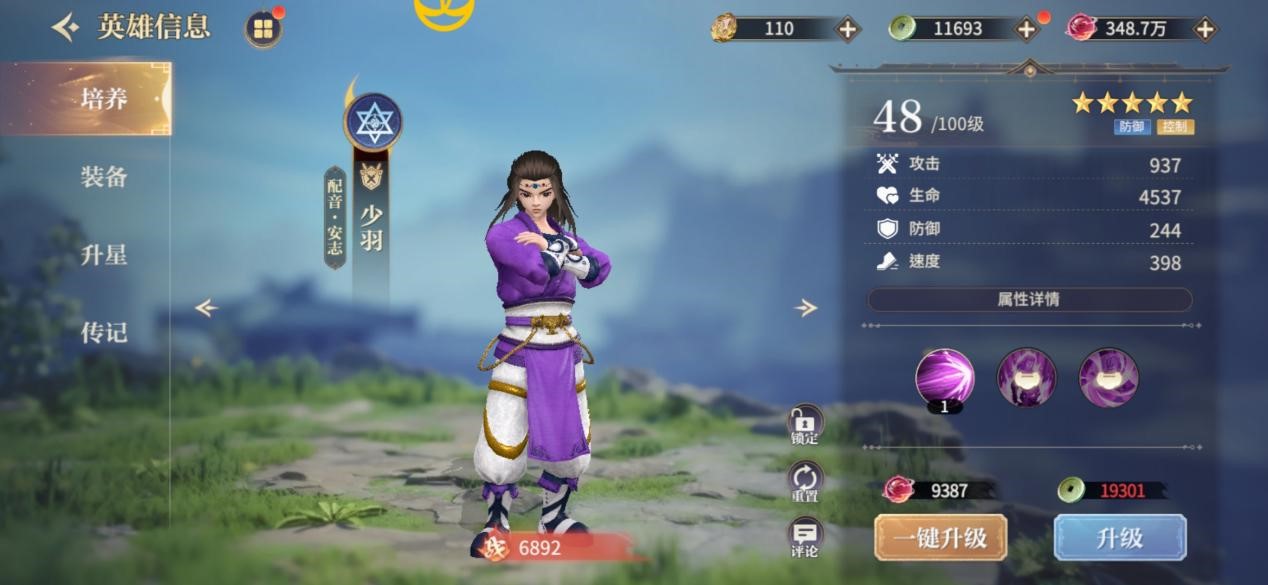
Task: Play the 配音·安志 voice actor tag
Action: 334,217
